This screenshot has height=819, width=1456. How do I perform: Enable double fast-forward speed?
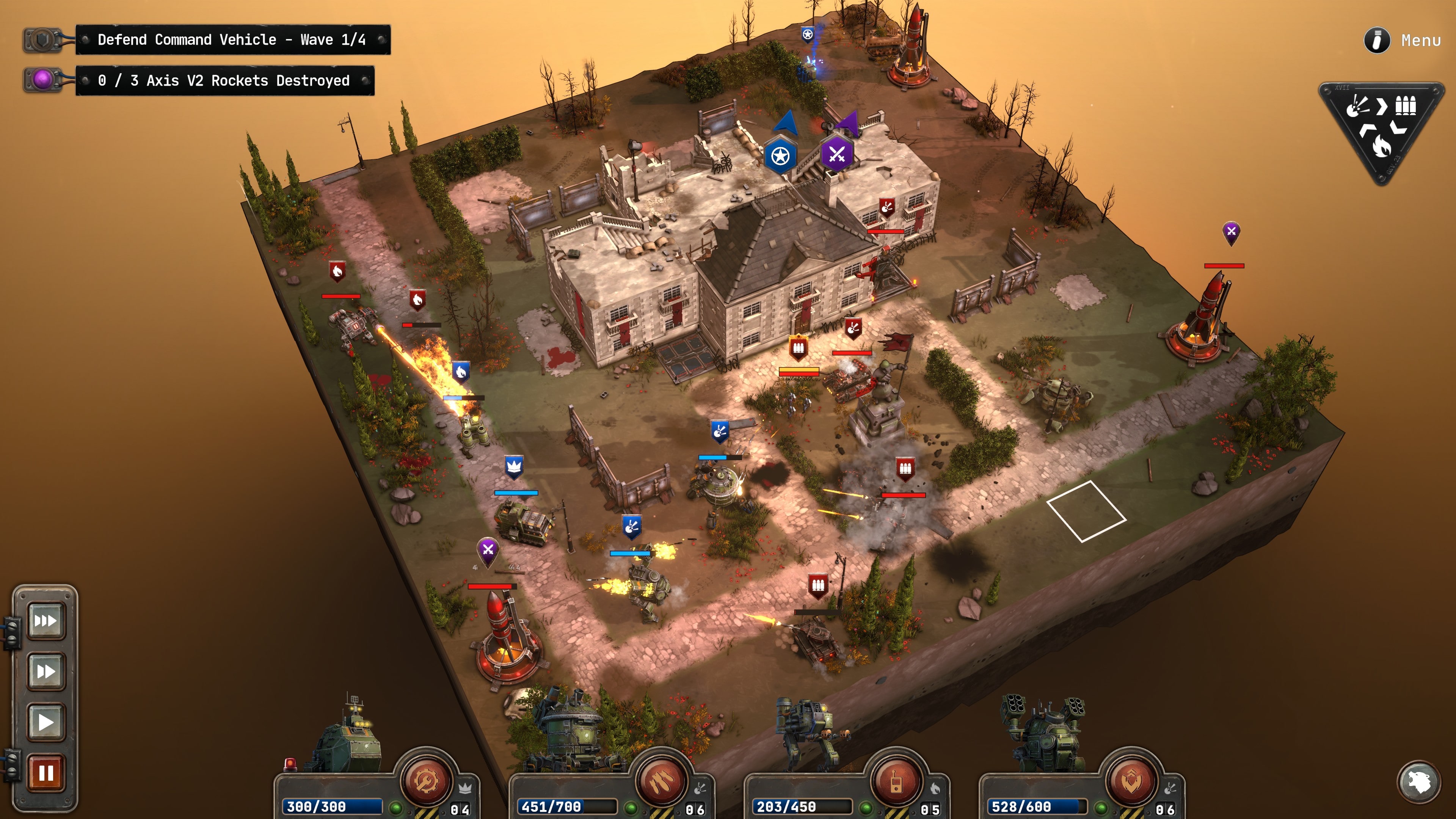46,672
